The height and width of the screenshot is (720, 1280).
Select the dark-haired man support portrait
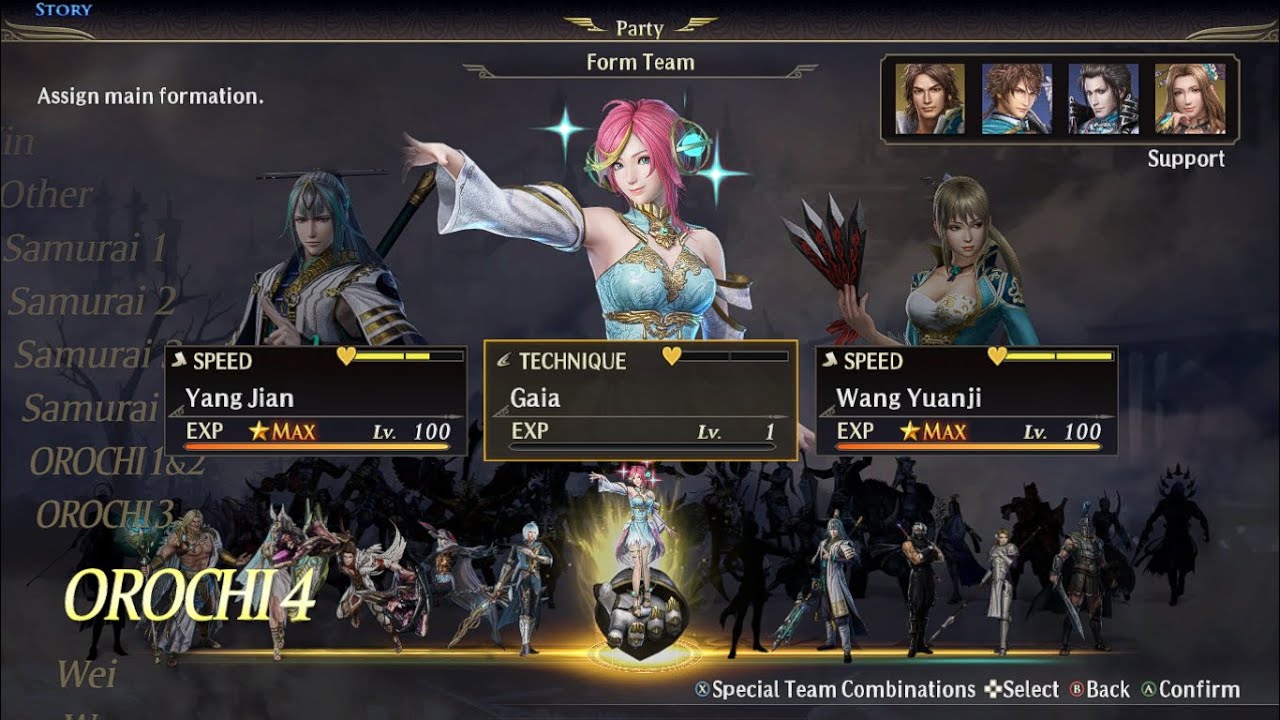point(1103,99)
